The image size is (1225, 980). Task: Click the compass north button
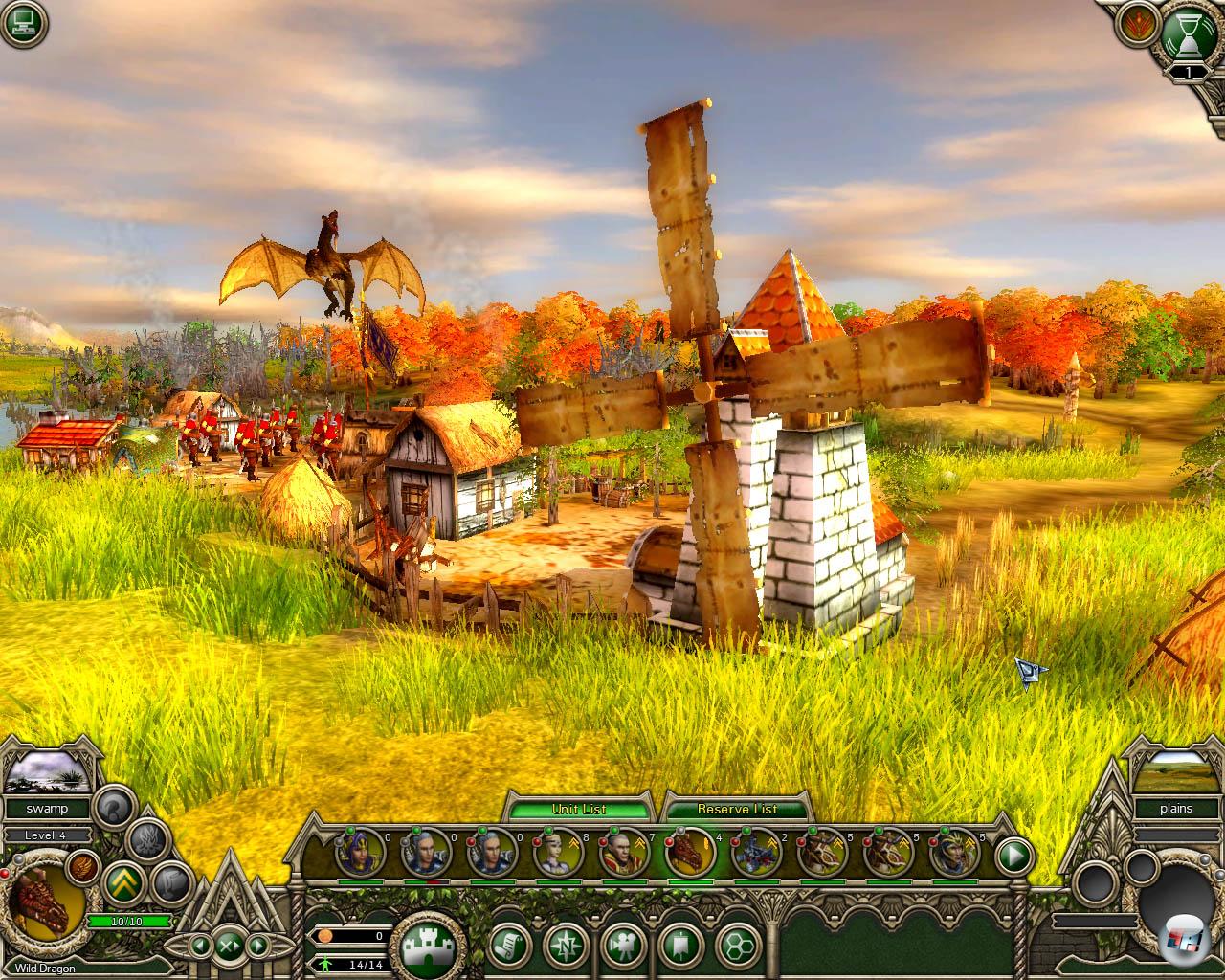[x=566, y=947]
